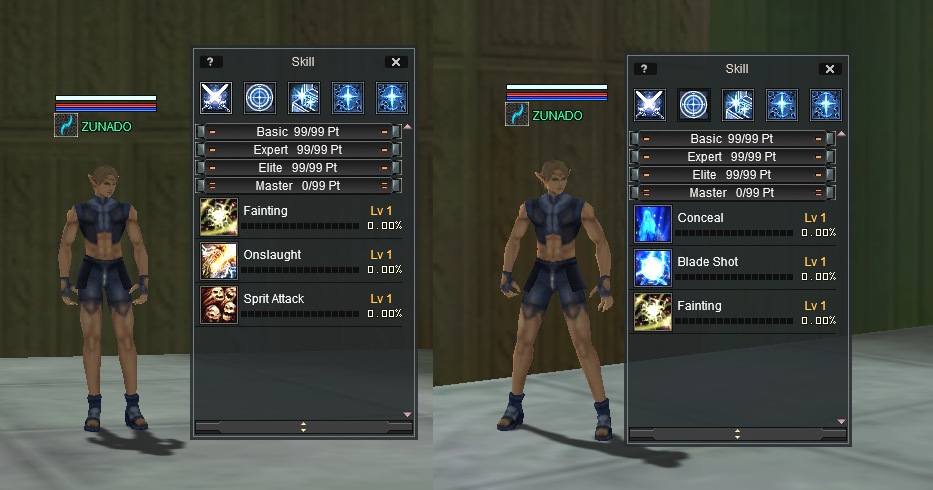Choose the Sprit Attack skill
The image size is (933, 490).
[x=219, y=305]
